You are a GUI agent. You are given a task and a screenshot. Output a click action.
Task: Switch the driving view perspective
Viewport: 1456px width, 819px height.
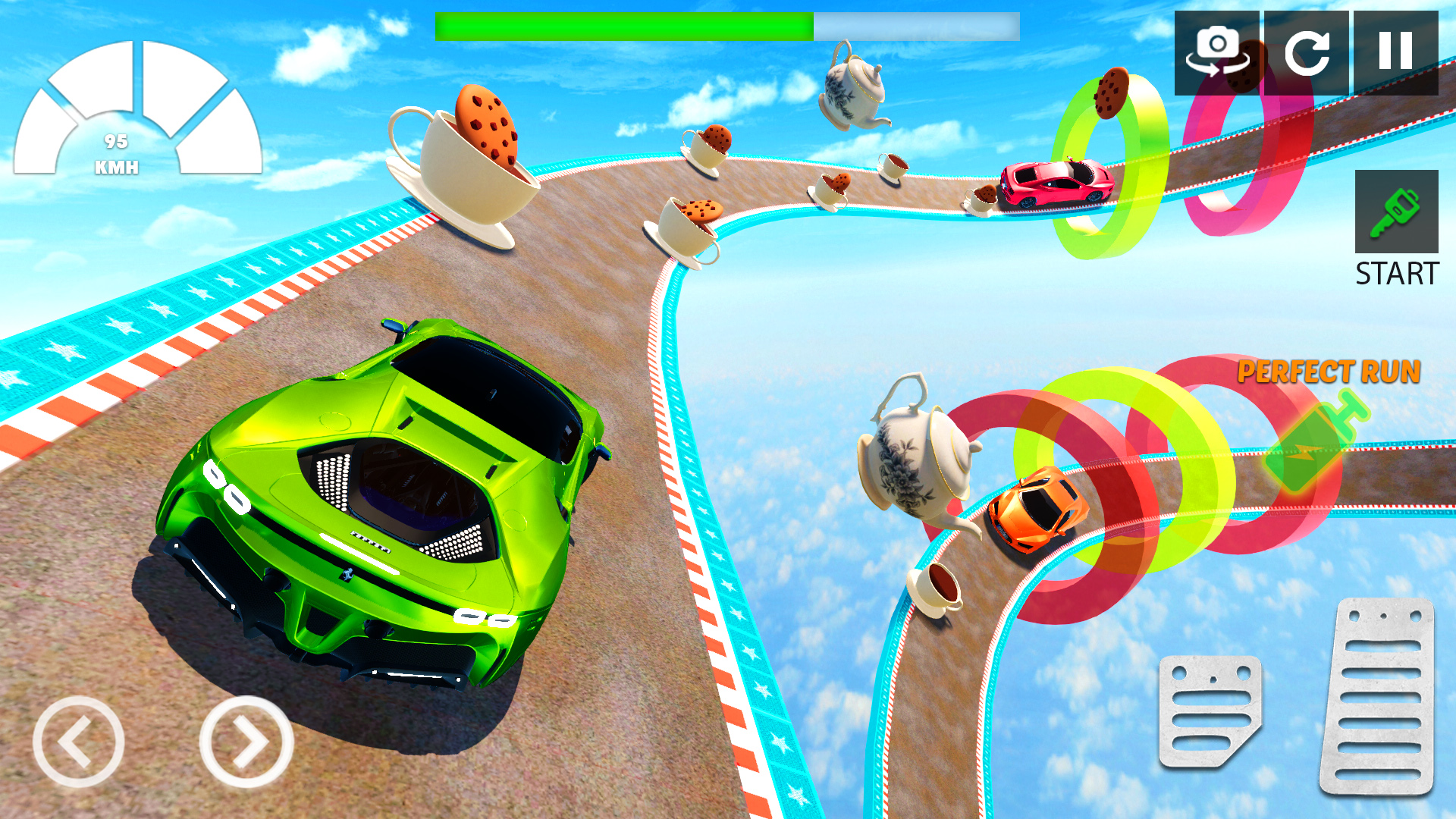tap(1217, 53)
